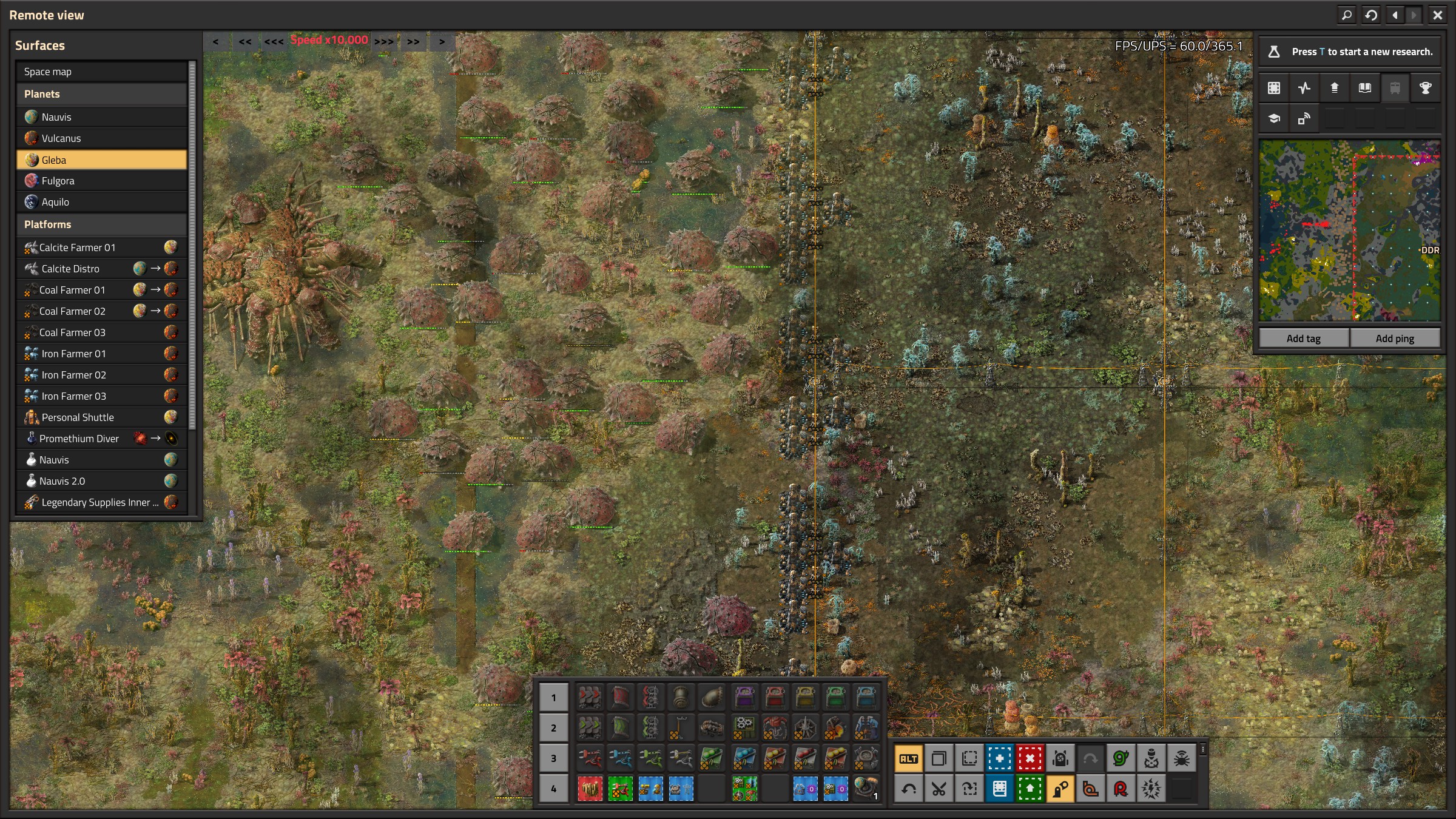Toggle the ALT mode shortcut button
1456x819 pixels.
[x=908, y=758]
